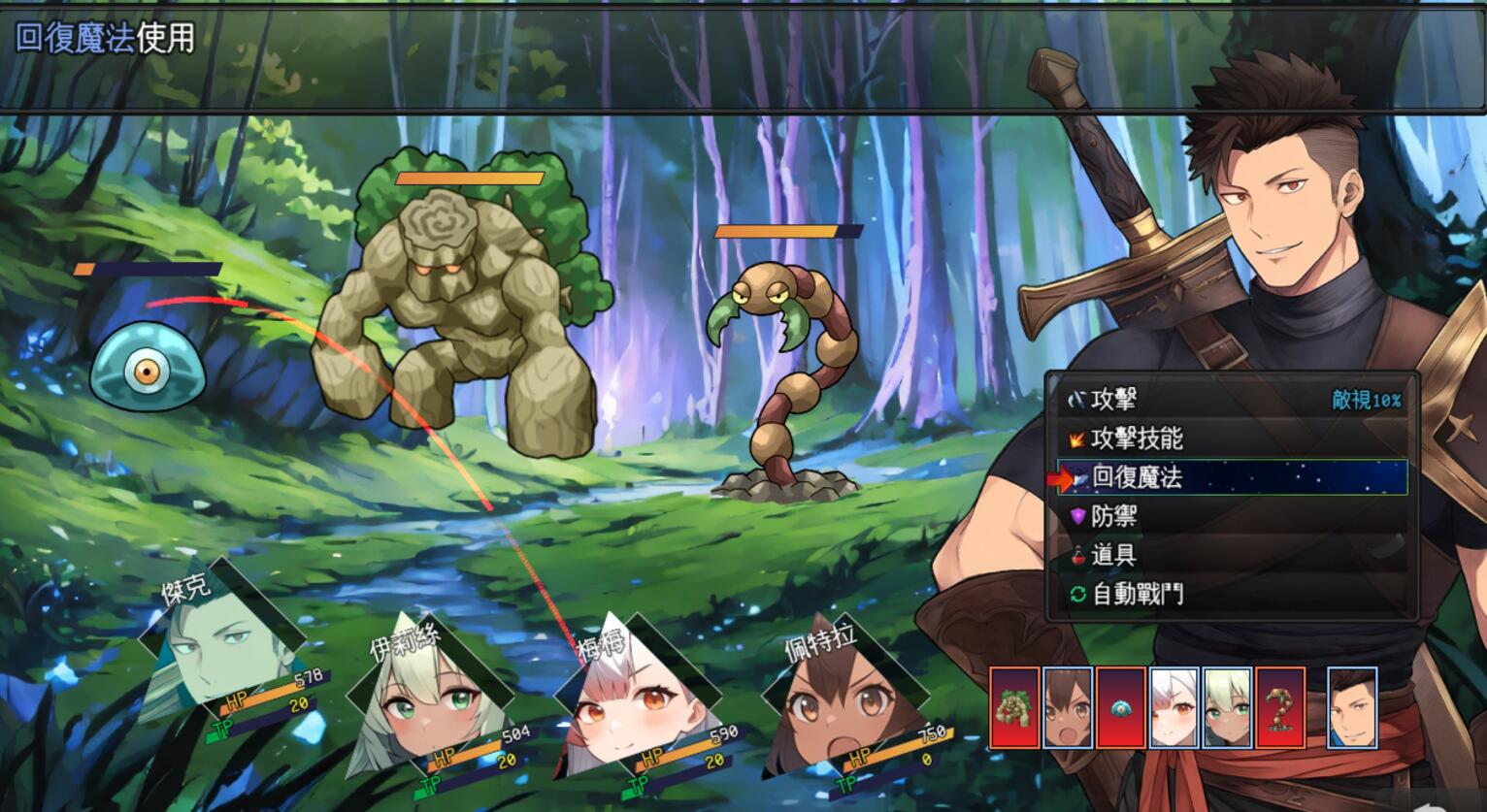Select the 防禦 guard command
Viewport: 1487px width, 812px height.
1113,516
